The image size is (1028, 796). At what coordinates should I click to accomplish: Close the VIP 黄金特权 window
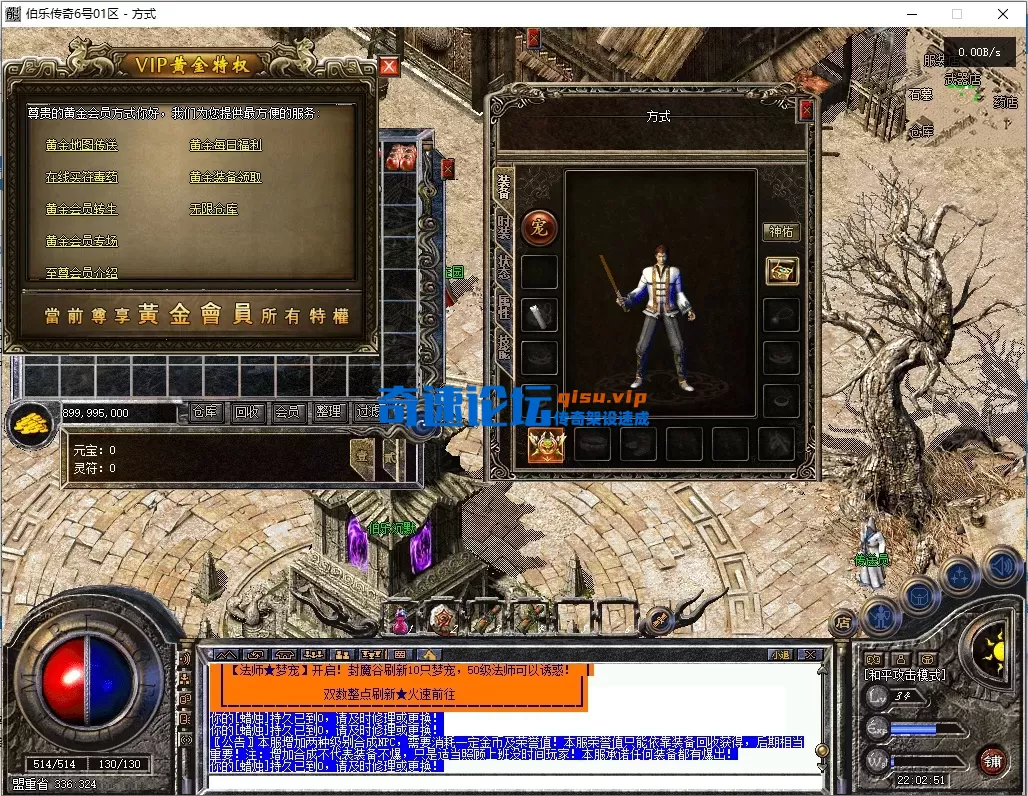(389, 66)
